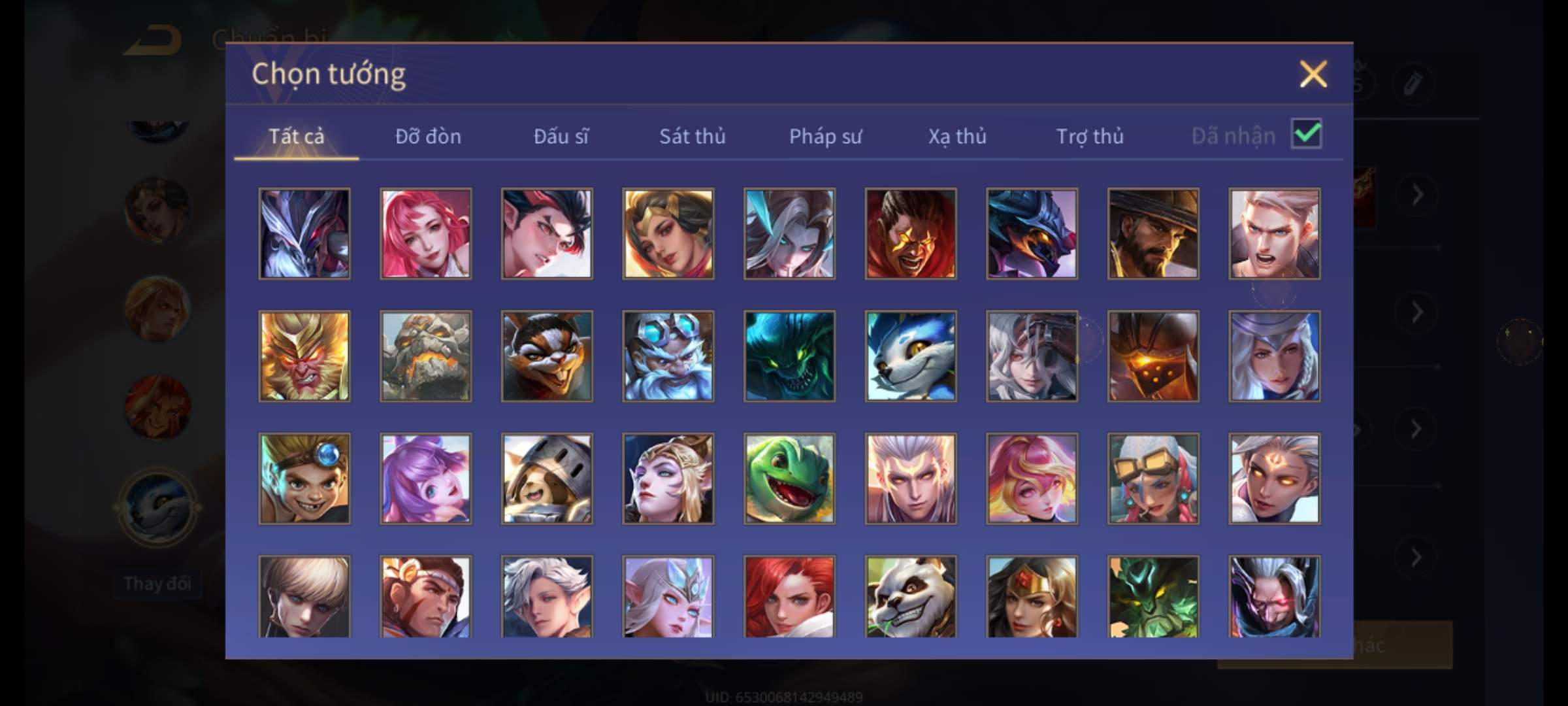The width and height of the screenshot is (1568, 706).
Task: Pick the white-bearded dwarf with blue goggles
Action: click(x=668, y=356)
